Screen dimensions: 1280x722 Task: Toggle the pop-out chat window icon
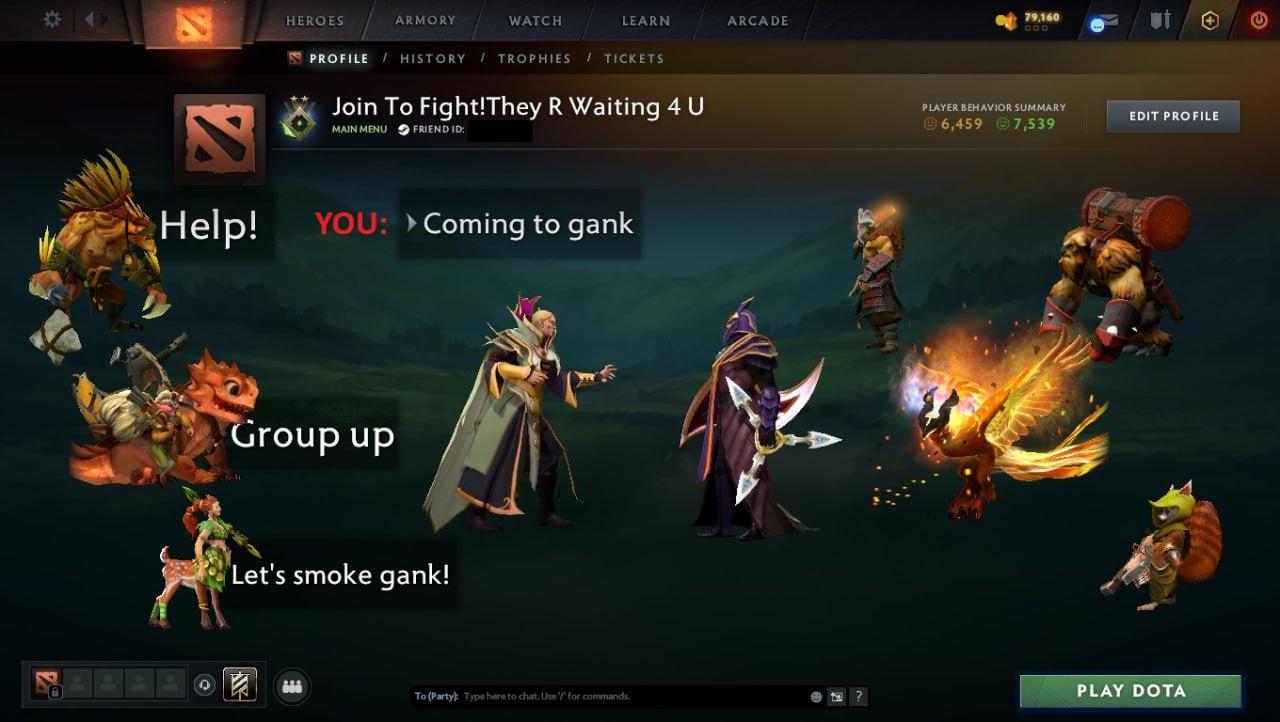click(x=837, y=697)
